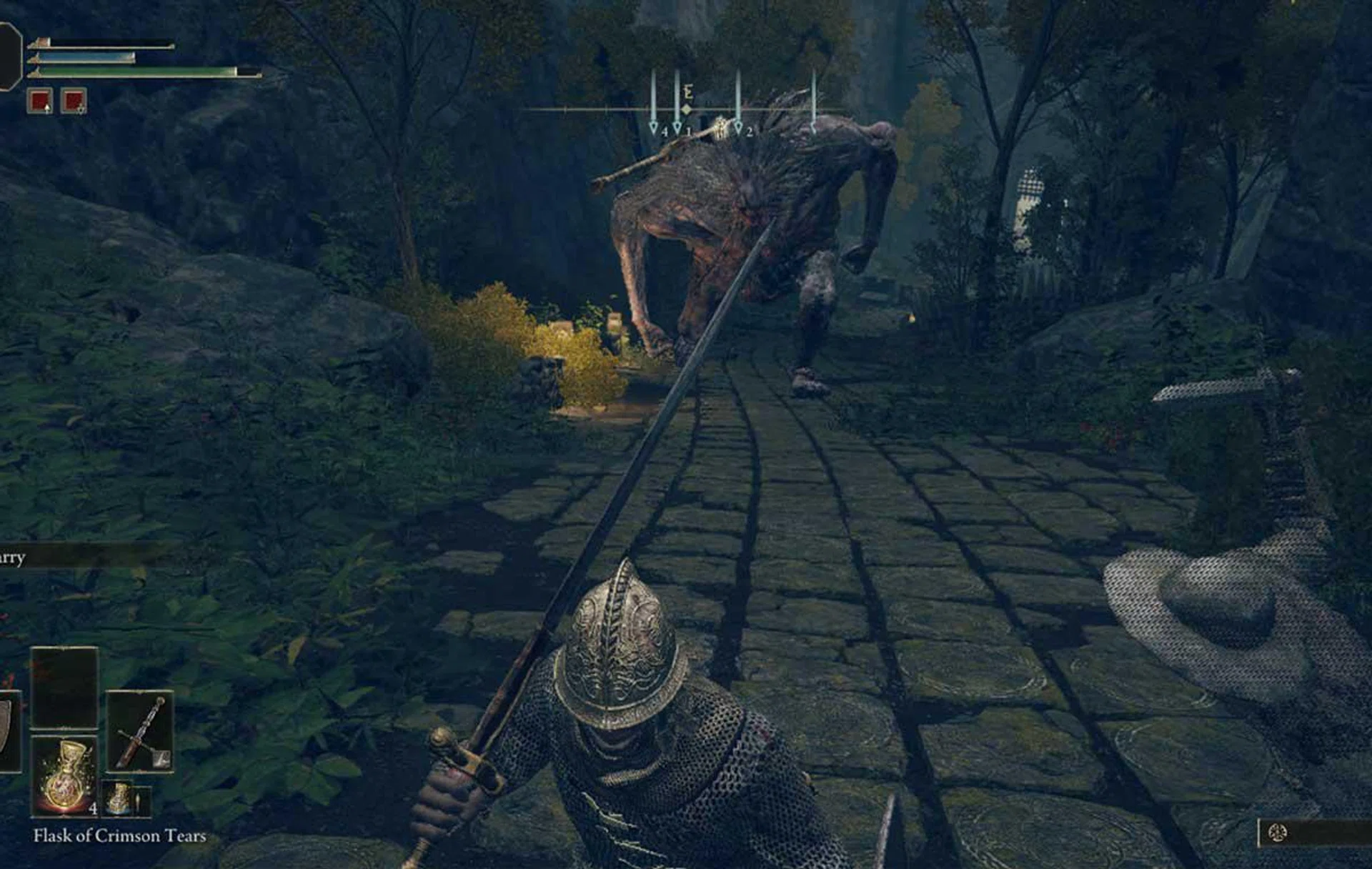Select the Flask of Crimson Tears slot
Image resolution: width=1372 pixels, height=869 pixels.
[64, 775]
